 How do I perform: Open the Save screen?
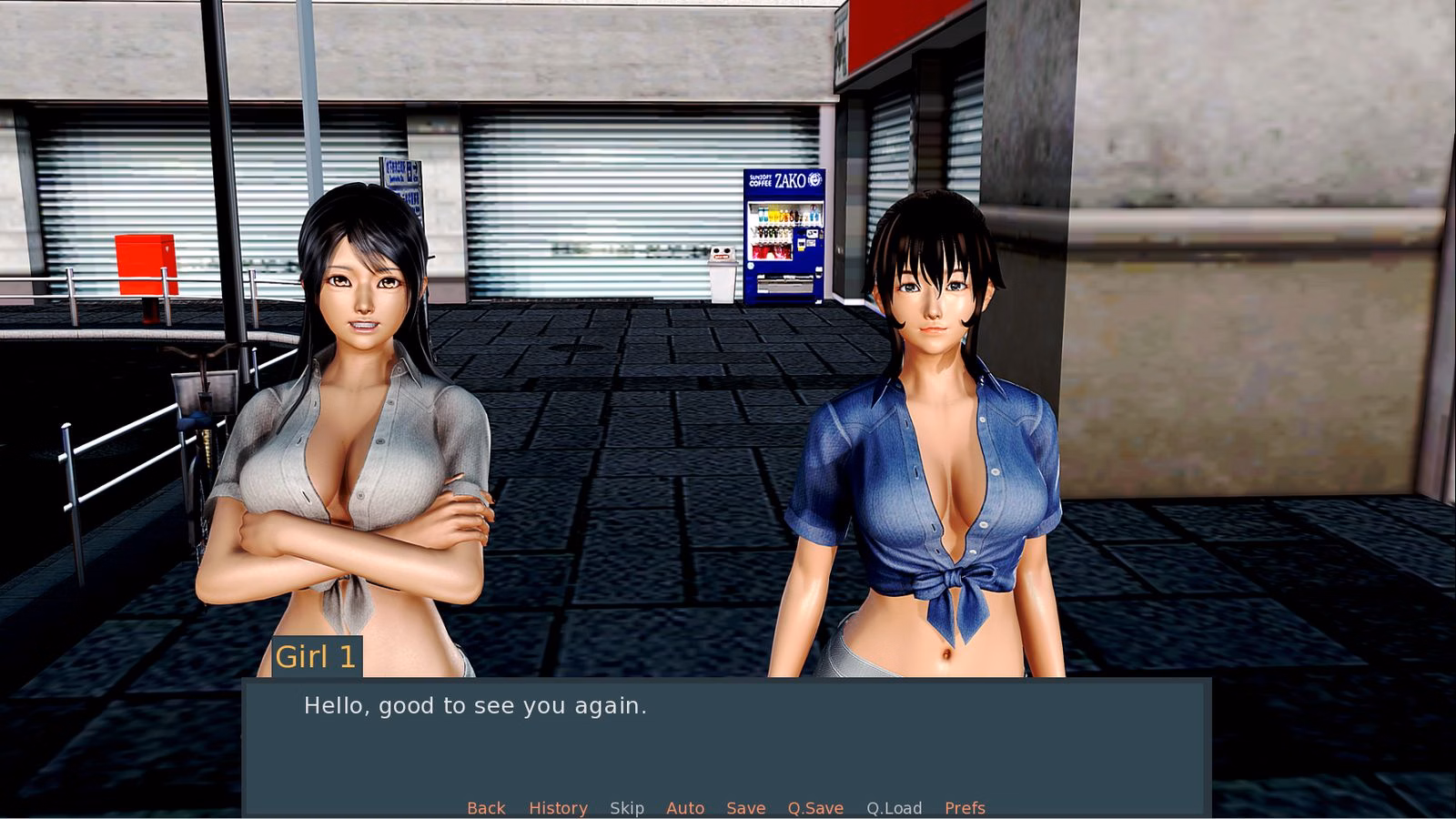point(745,808)
